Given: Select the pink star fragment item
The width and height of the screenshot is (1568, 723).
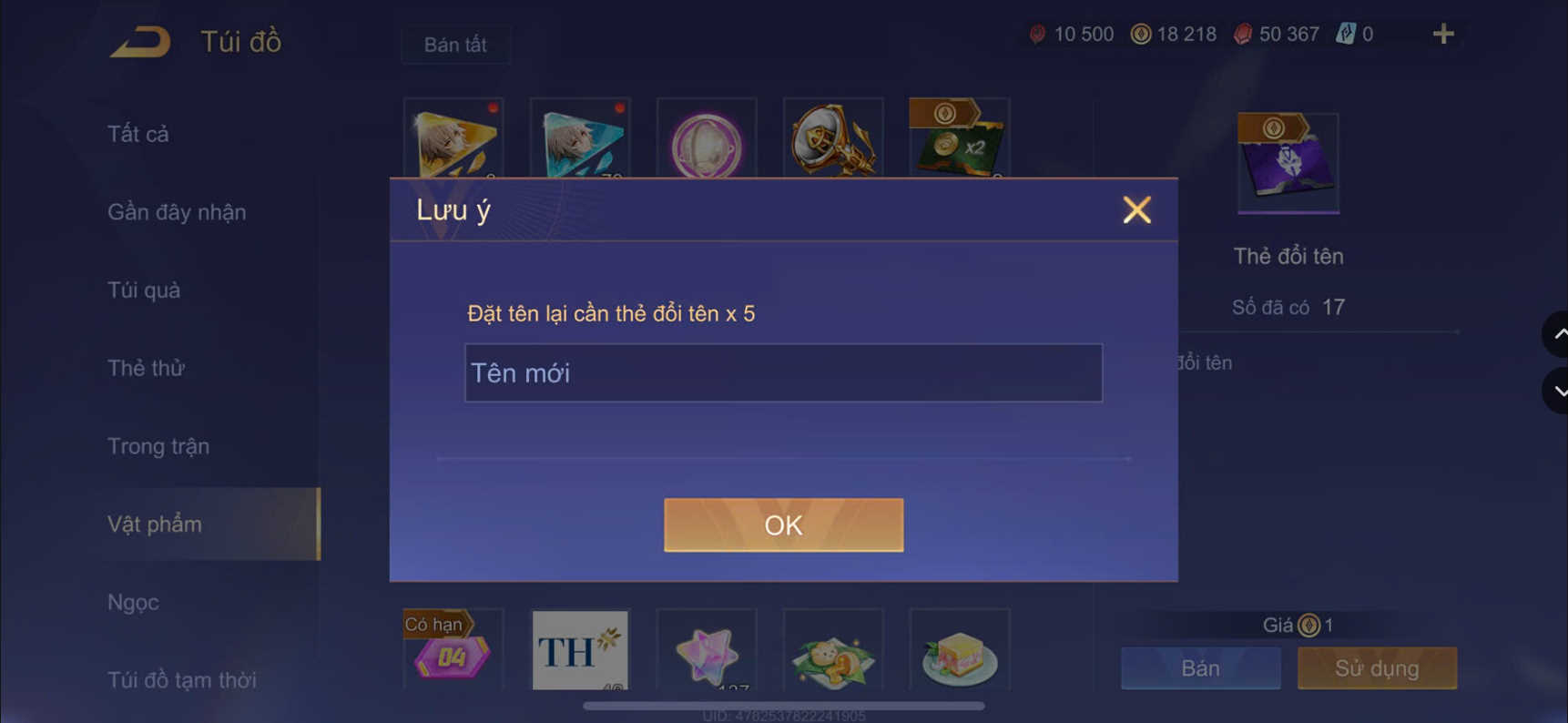Looking at the screenshot, I should pyautogui.click(x=707, y=651).
